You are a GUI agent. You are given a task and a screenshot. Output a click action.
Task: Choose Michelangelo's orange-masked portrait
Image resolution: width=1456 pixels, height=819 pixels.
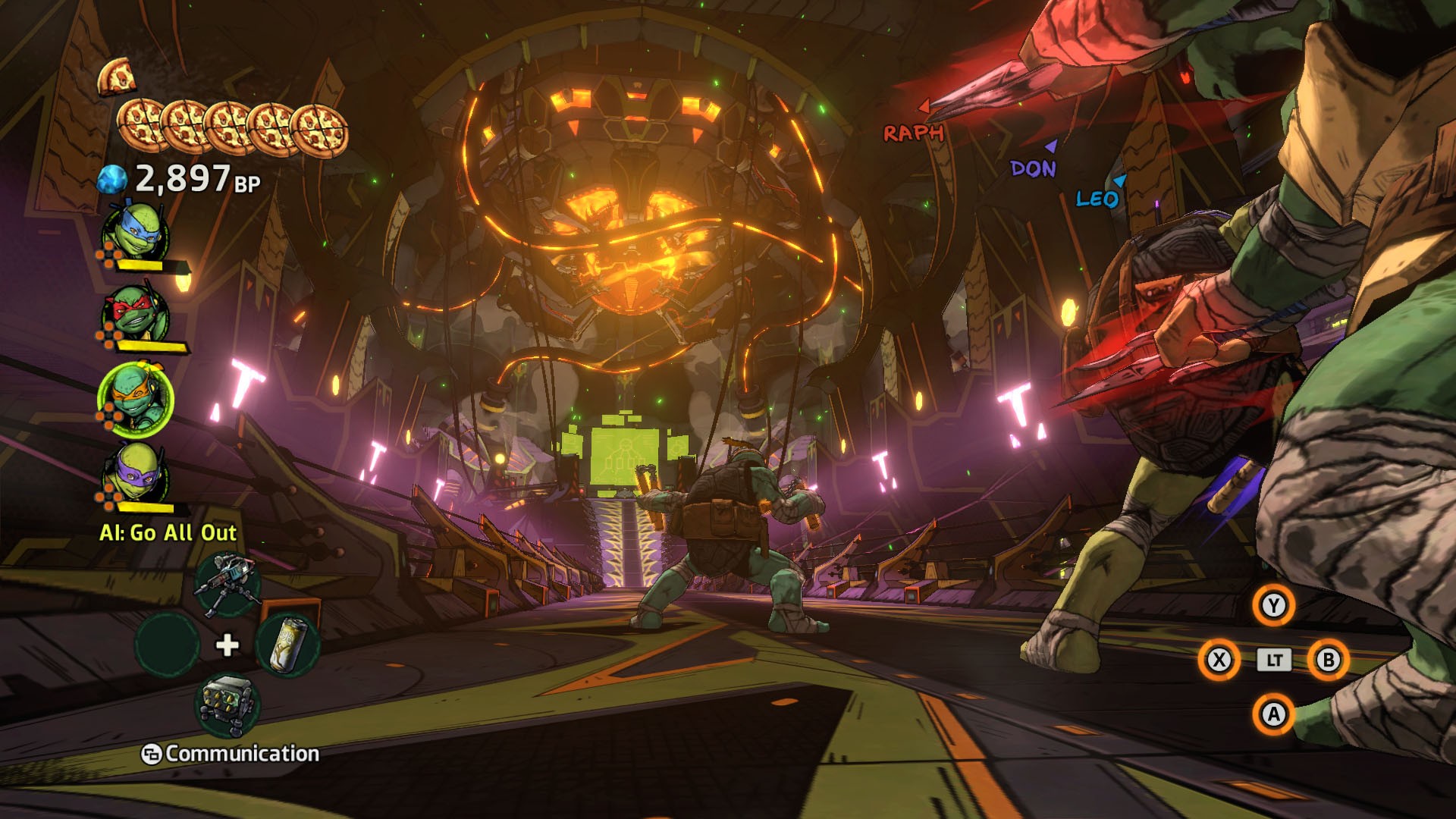(x=136, y=399)
